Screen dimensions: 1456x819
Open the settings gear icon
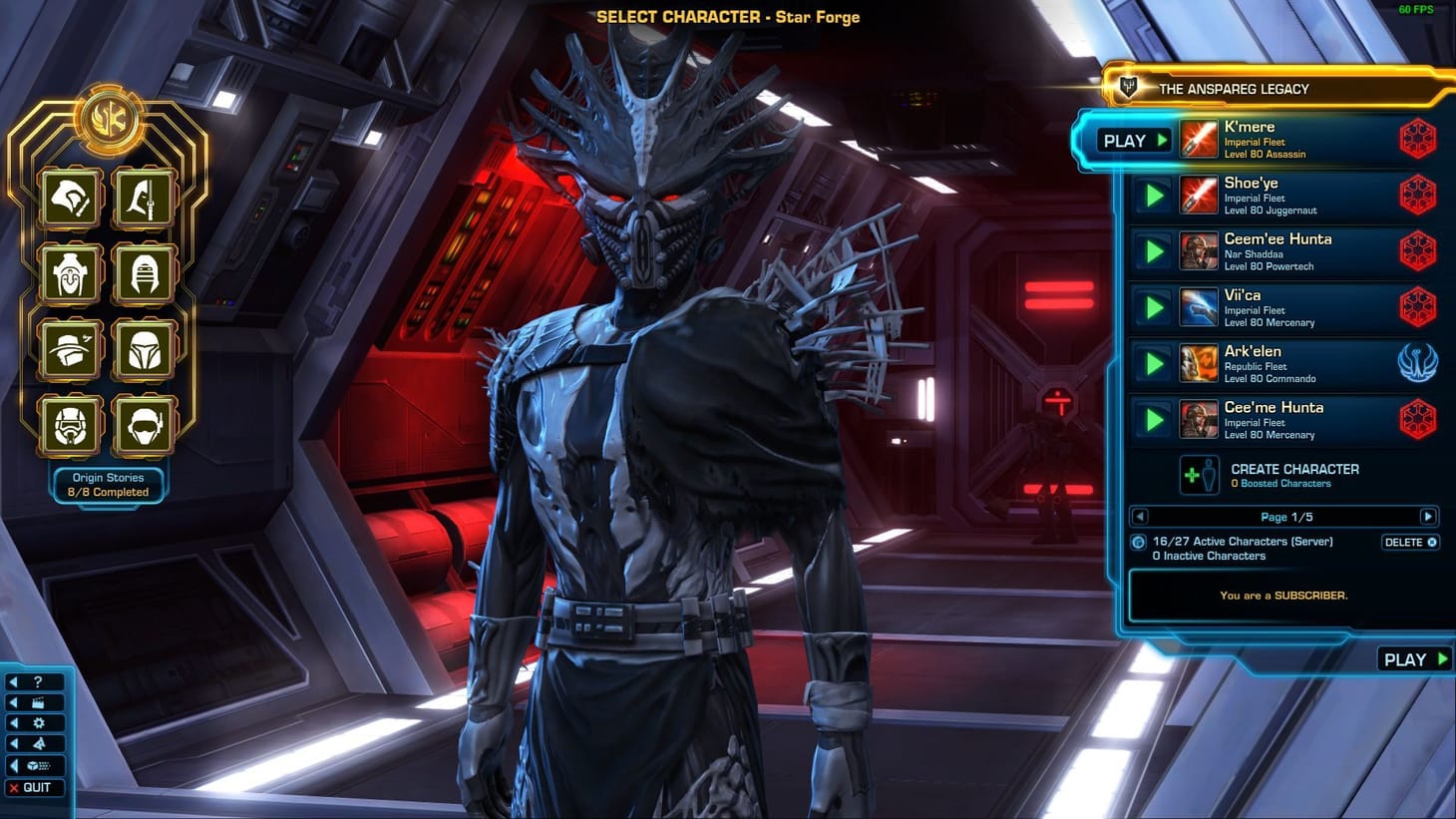coord(38,723)
